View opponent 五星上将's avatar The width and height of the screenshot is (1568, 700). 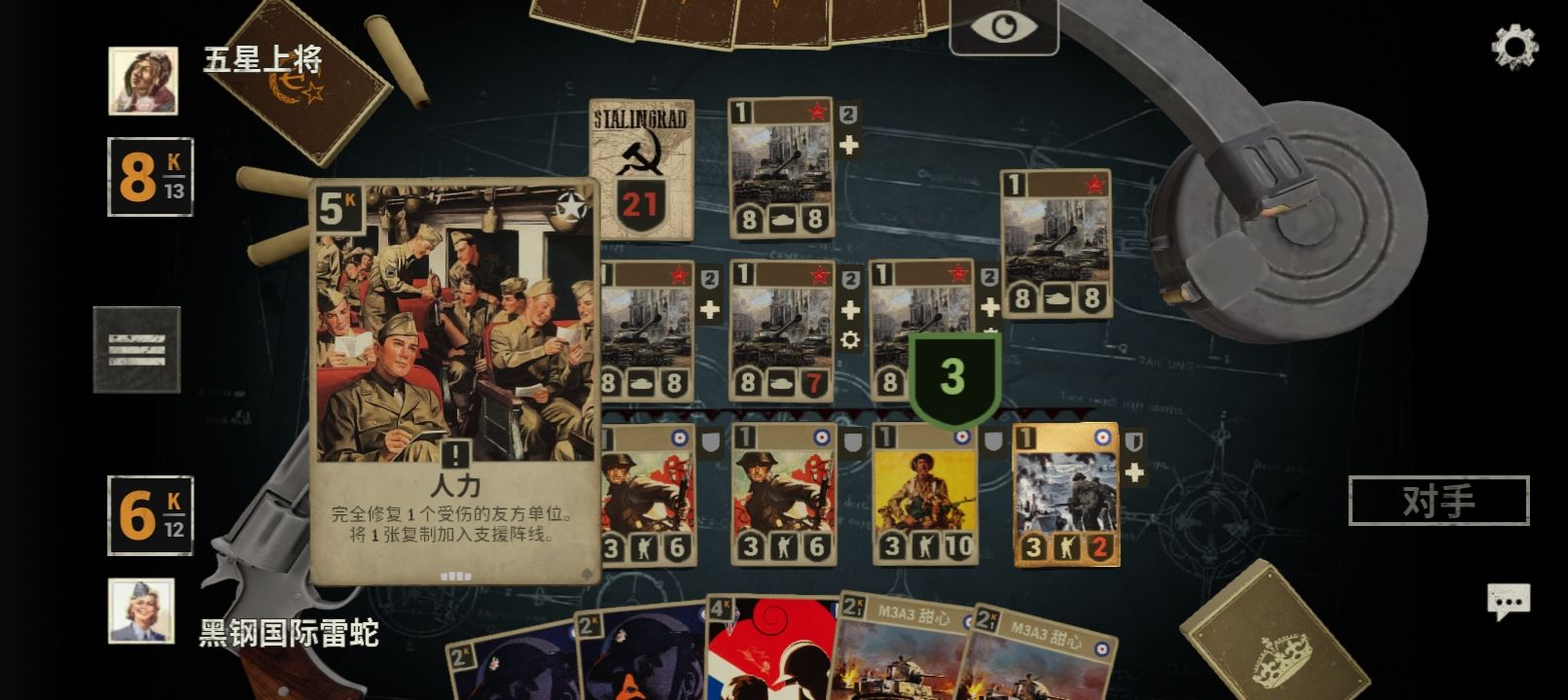click(x=143, y=81)
